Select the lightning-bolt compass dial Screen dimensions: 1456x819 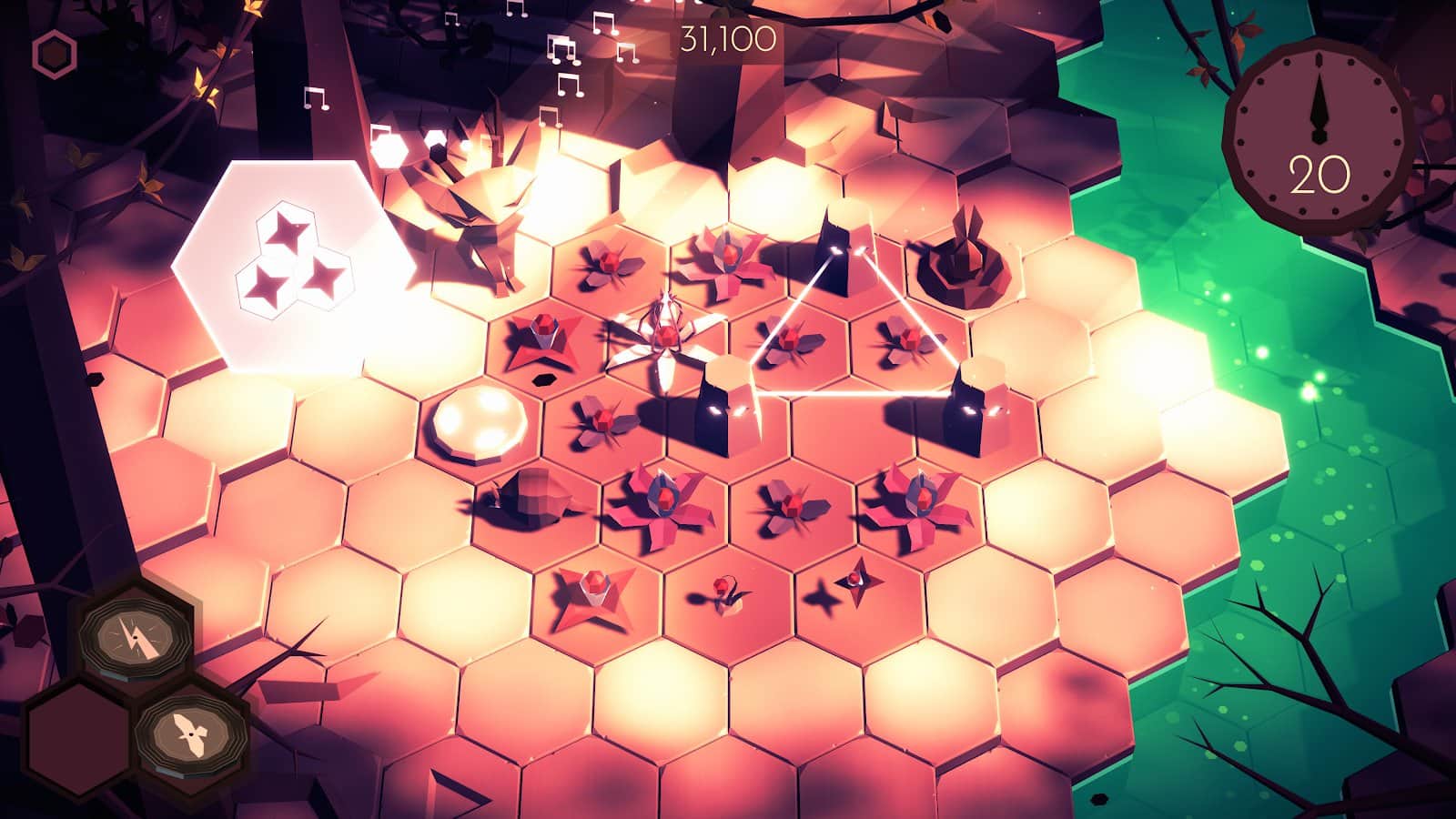click(x=135, y=637)
